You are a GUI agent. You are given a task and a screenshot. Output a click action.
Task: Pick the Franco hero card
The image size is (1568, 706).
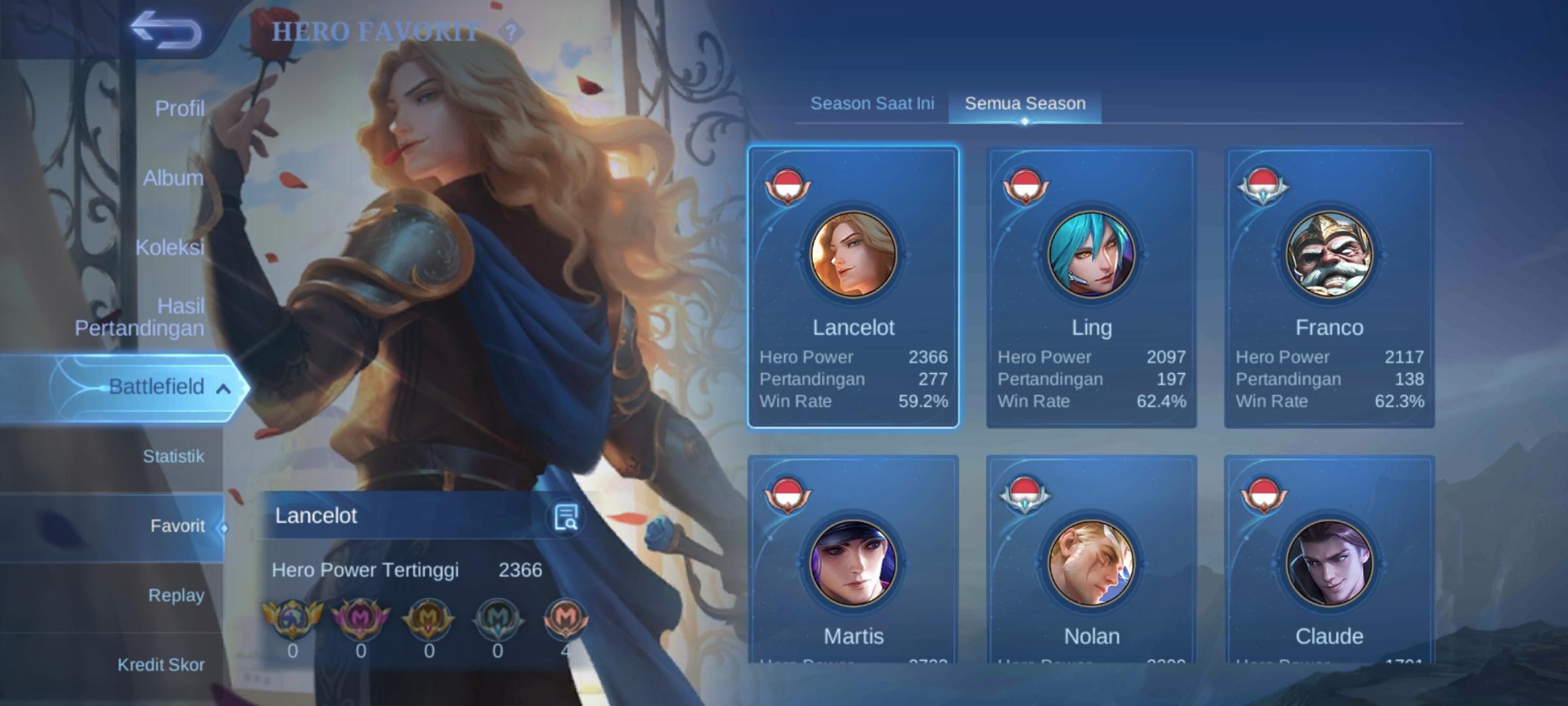[1329, 288]
